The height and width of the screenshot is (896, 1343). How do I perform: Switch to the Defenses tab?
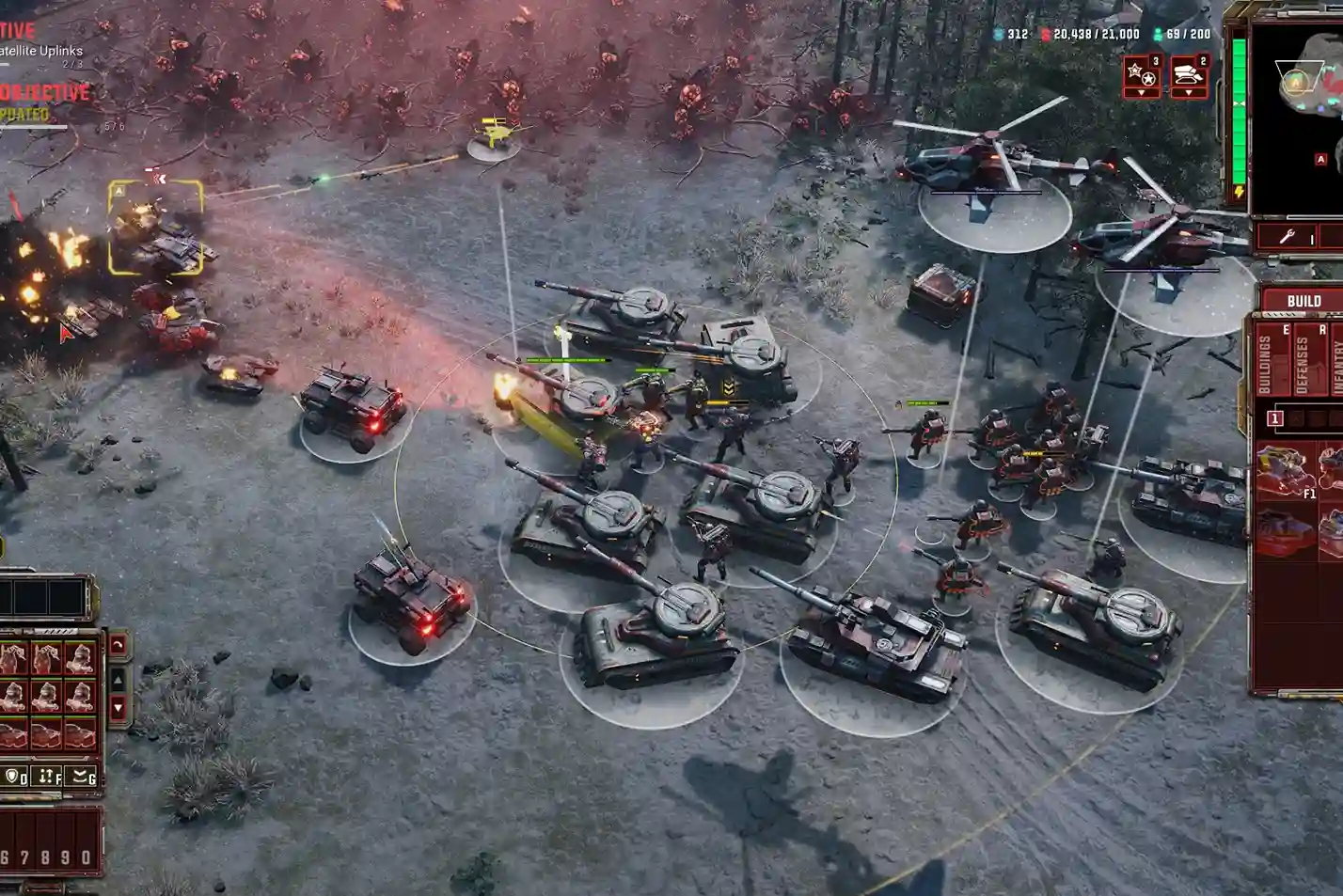pyautogui.click(x=1302, y=365)
